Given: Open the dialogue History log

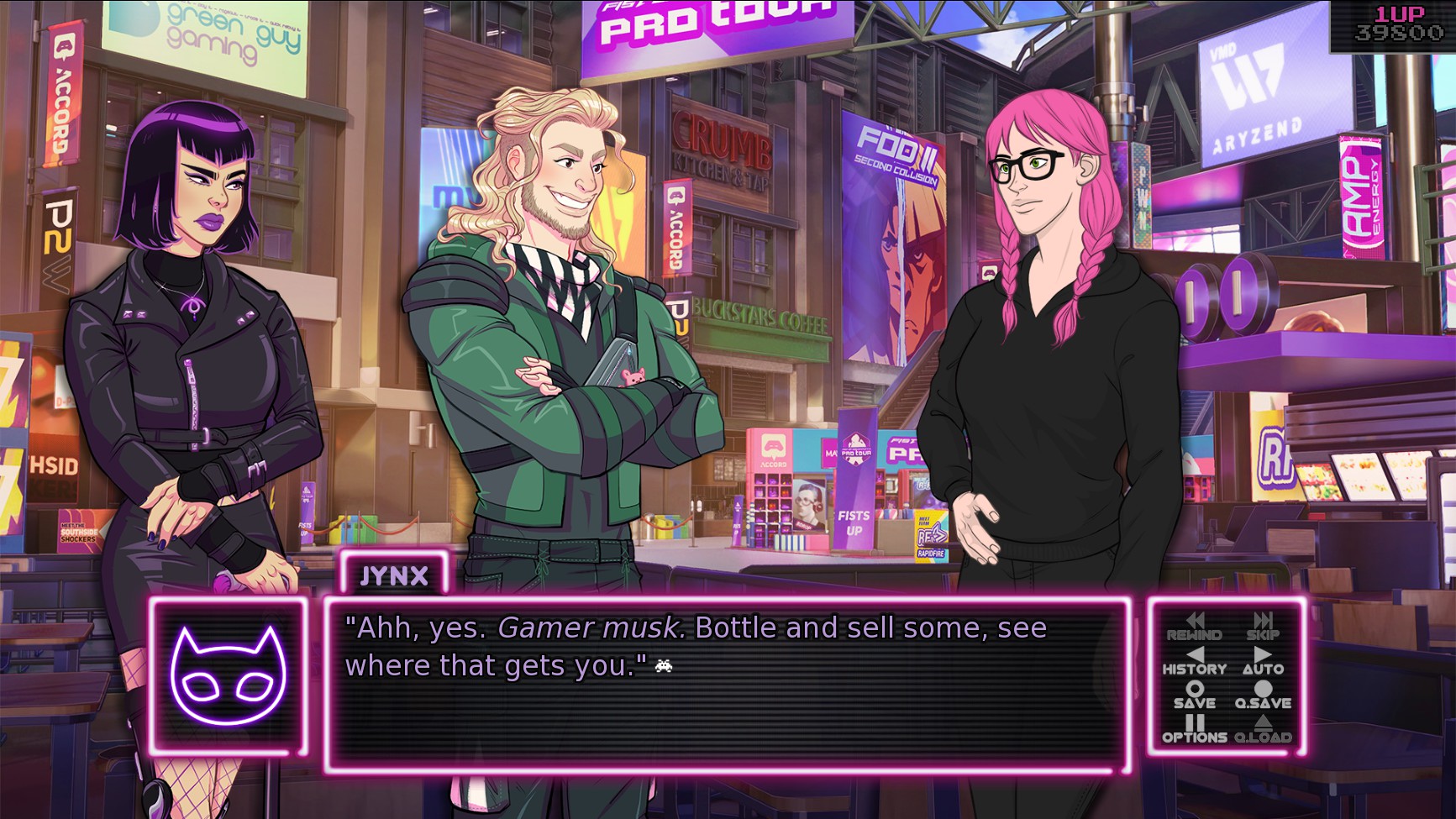Looking at the screenshot, I should 1194,661.
